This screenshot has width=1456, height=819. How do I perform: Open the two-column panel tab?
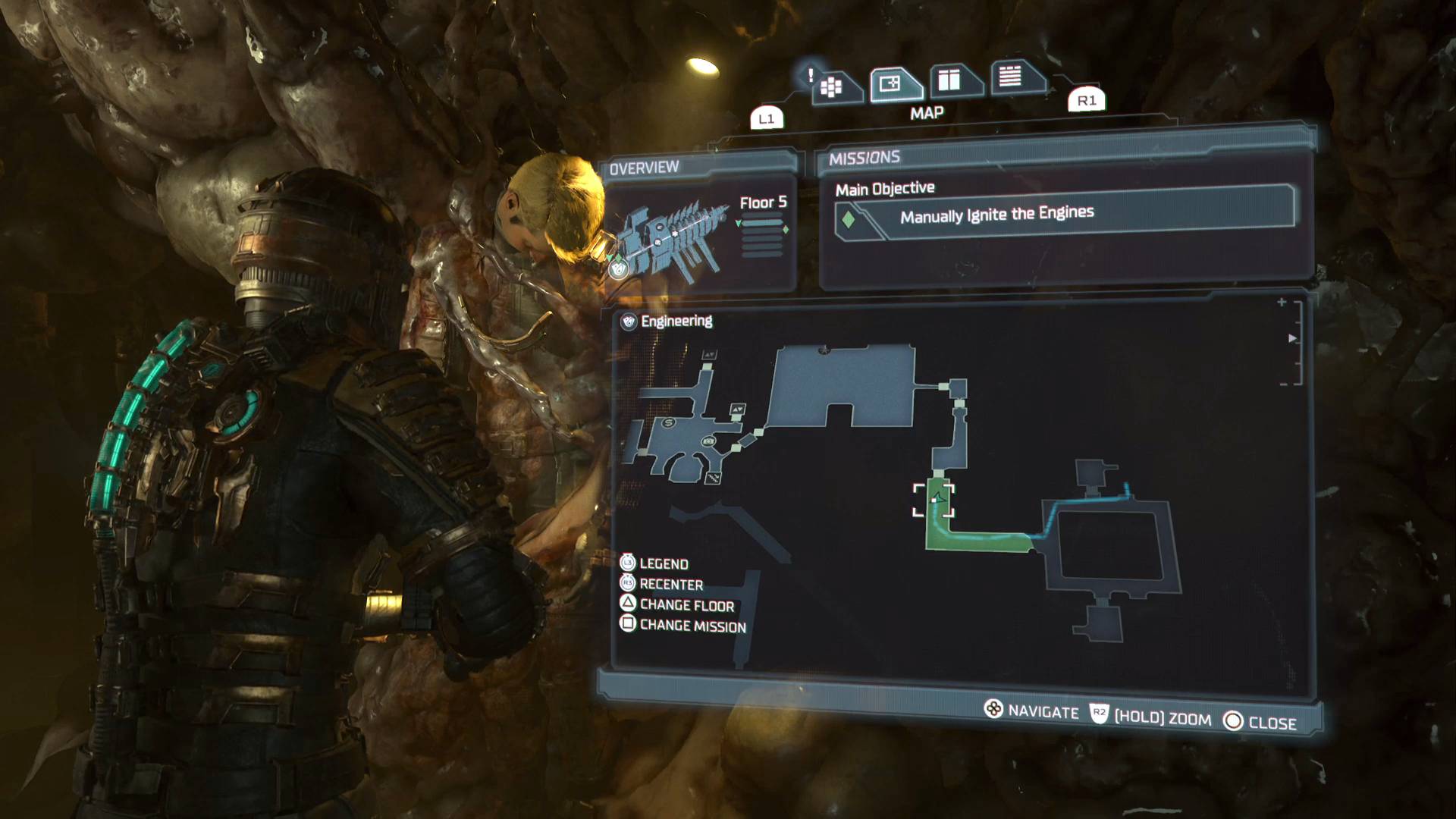949,80
